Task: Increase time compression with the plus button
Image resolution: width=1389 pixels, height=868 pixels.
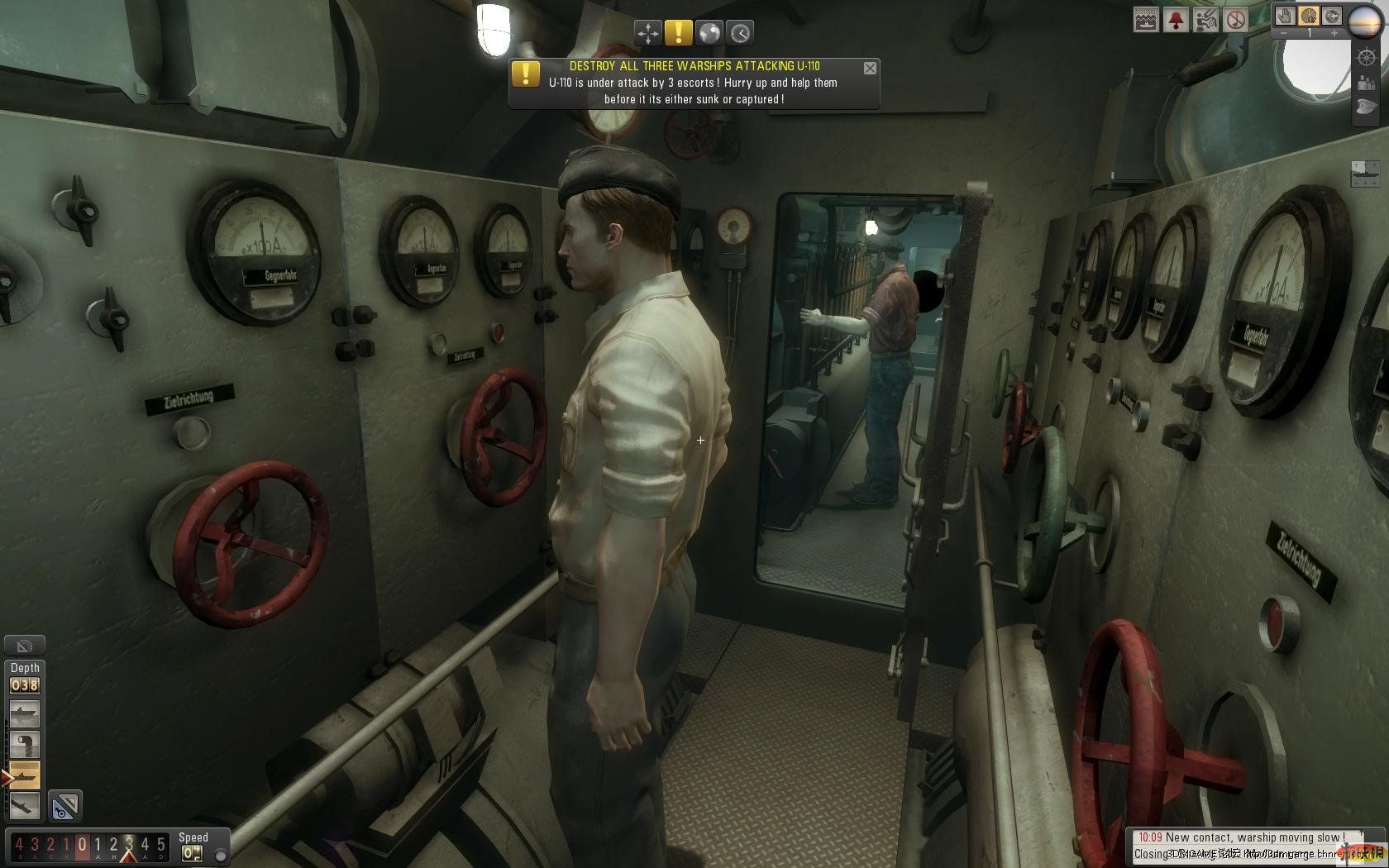Action: pos(1334,34)
